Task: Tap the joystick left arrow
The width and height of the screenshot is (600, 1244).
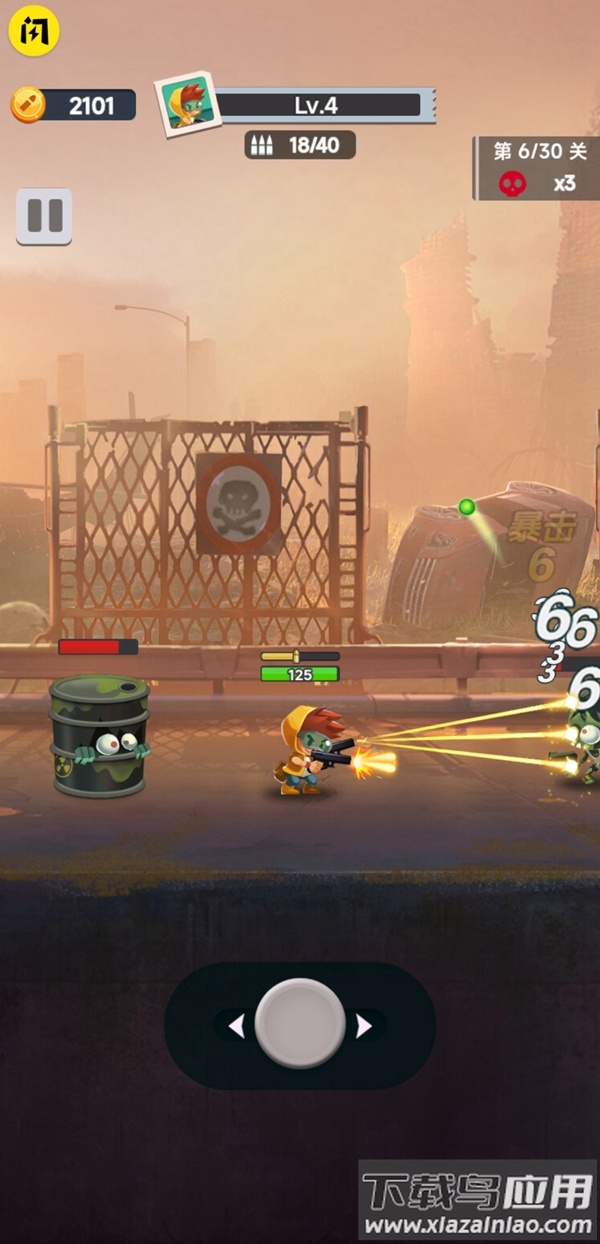Action: click(x=237, y=1026)
